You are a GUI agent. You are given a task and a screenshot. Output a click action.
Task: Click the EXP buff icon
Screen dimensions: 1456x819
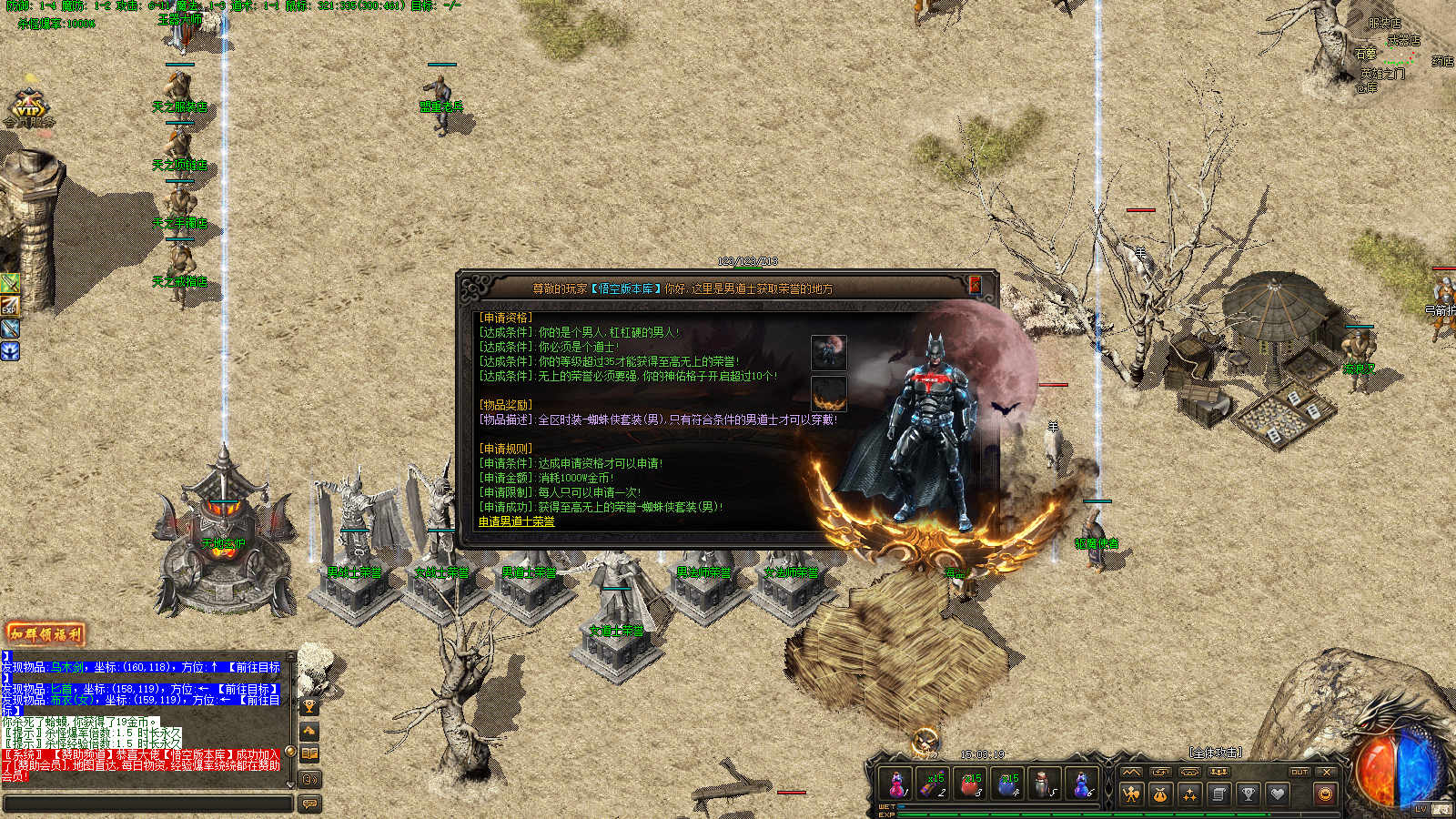coord(9,306)
